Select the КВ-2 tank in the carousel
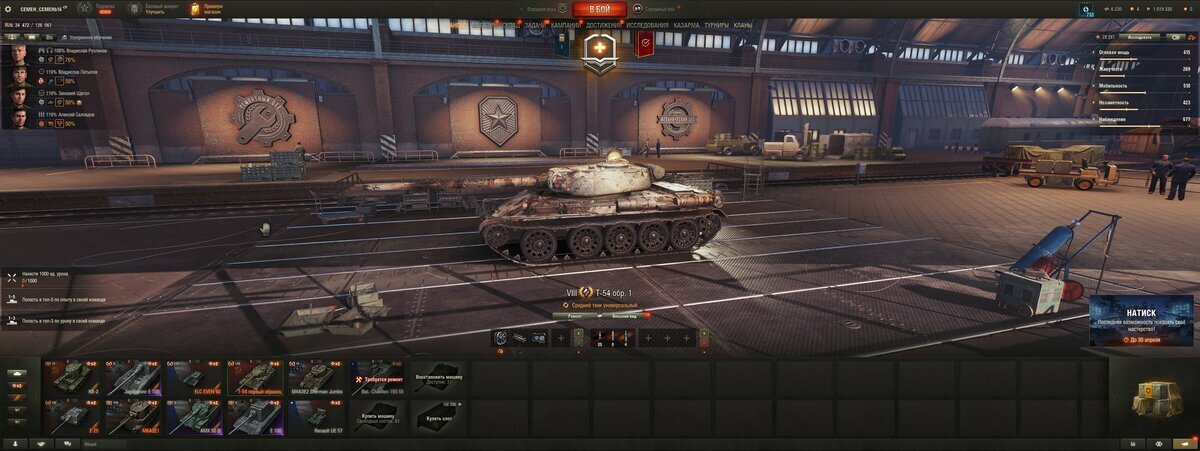Screen dimensions: 1200x451 point(73,377)
